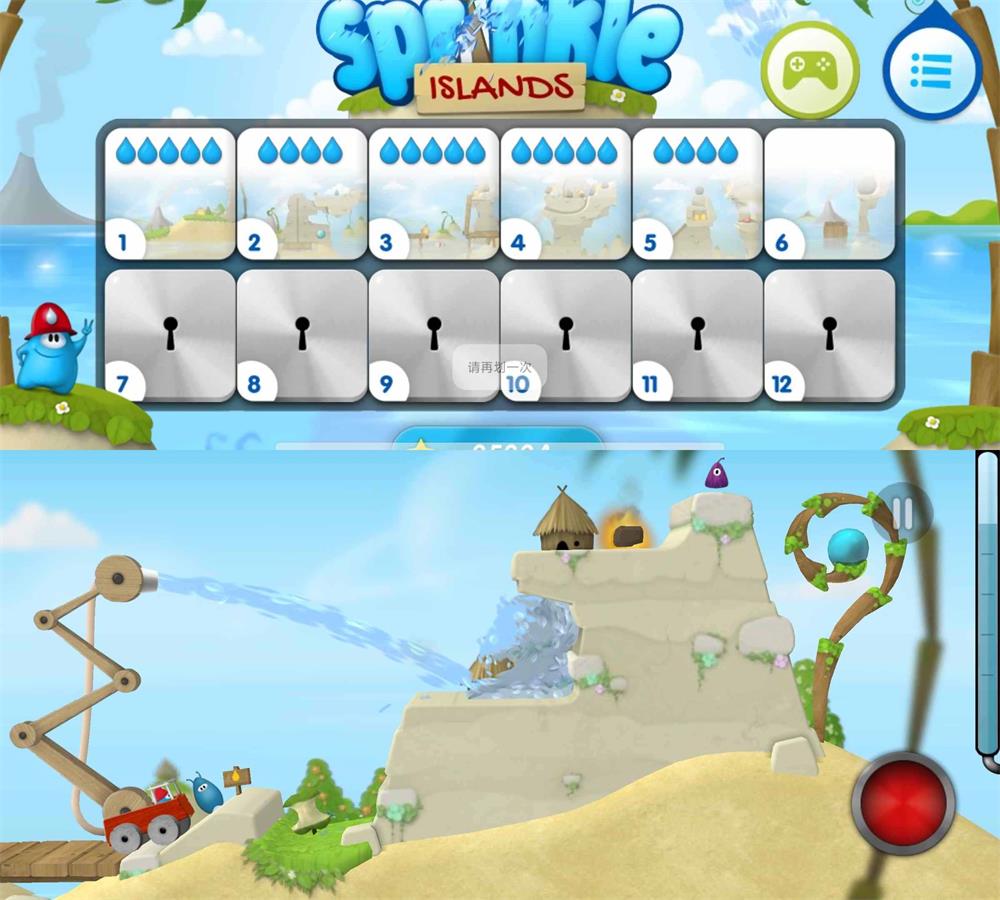Play level 6 with no drops
Image resolution: width=1000 pixels, height=900 pixels.
pyautogui.click(x=829, y=194)
